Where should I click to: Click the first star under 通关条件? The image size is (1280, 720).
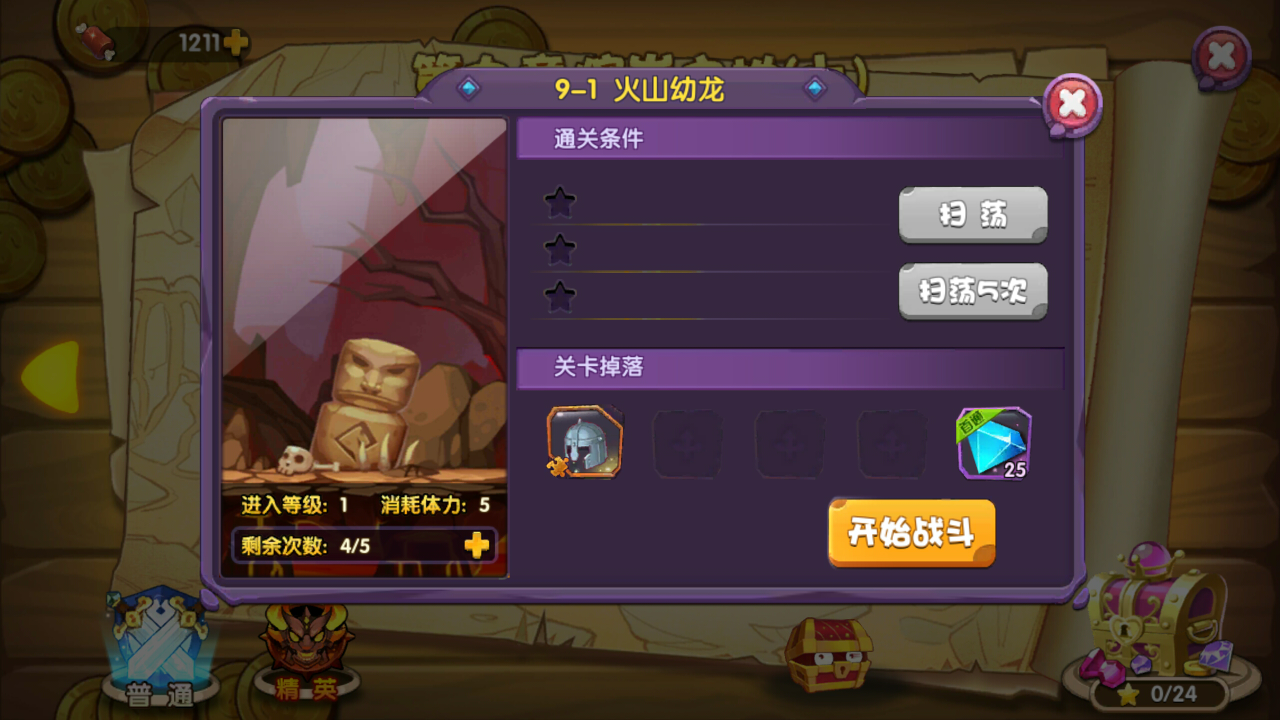pos(560,200)
